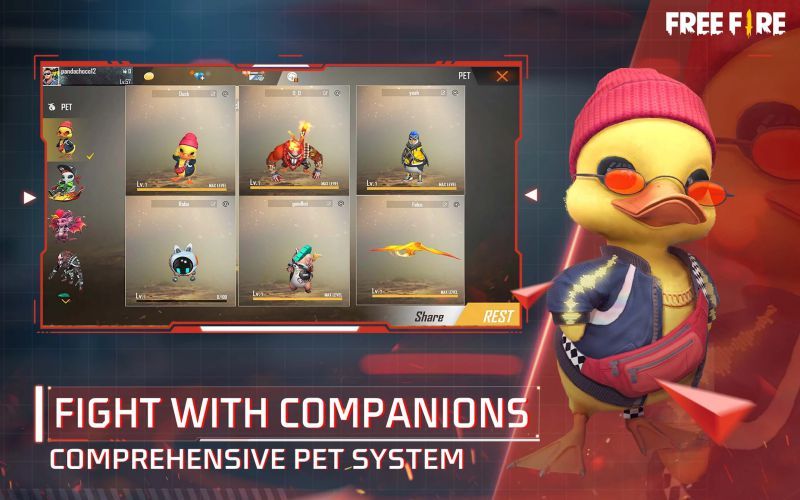The image size is (800, 500).
Task: Hit the Share button
Action: (430, 316)
